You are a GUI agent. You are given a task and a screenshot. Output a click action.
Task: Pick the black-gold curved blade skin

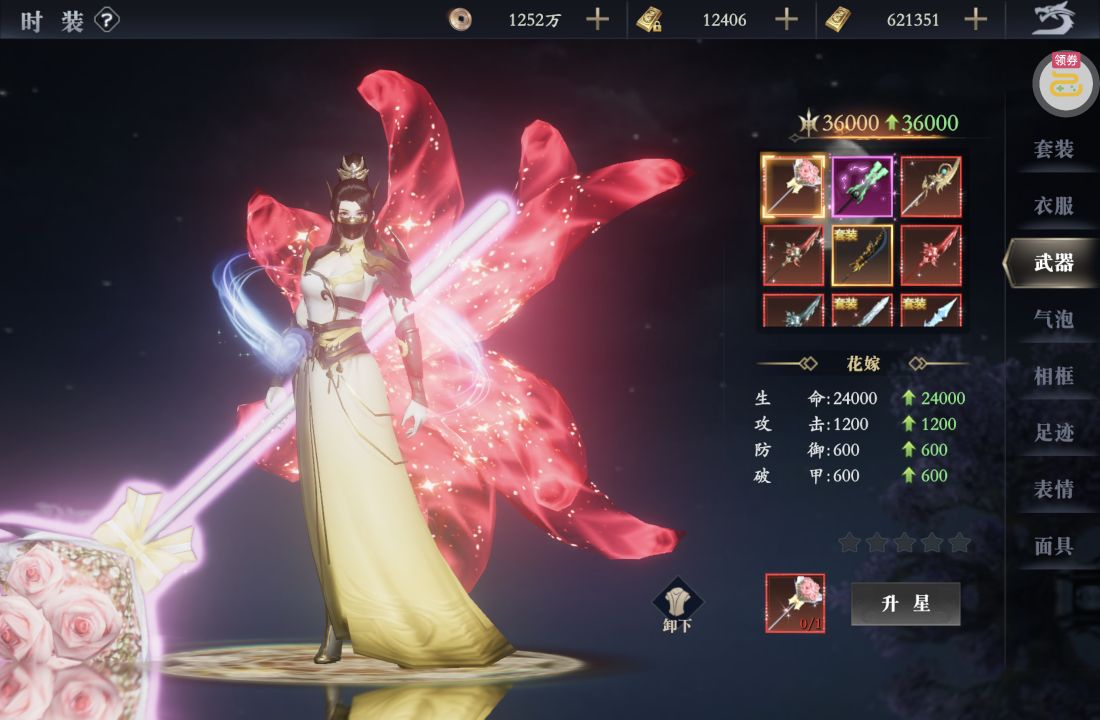(x=863, y=255)
